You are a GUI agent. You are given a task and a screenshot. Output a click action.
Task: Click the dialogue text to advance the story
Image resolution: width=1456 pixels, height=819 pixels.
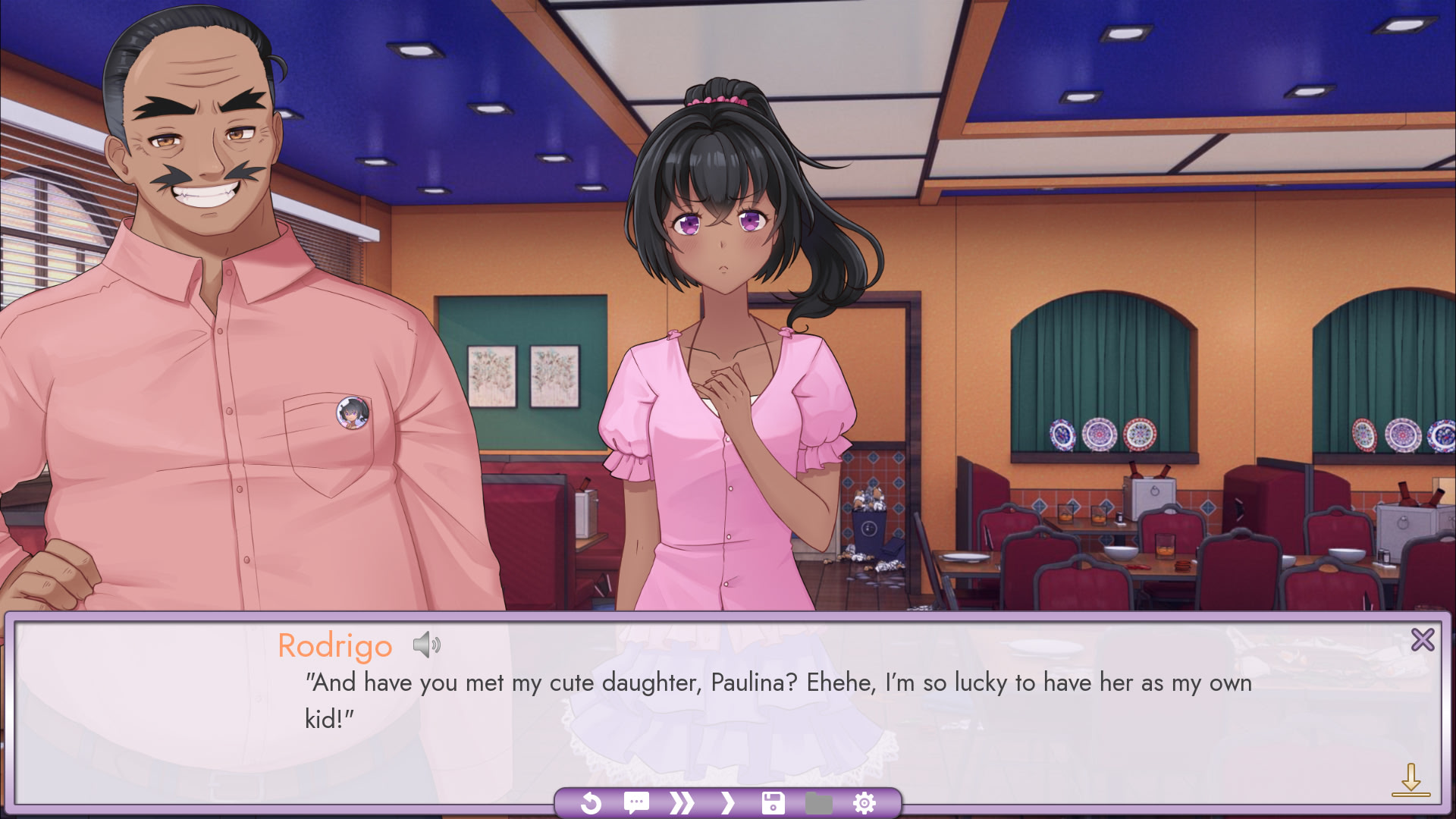[x=682, y=682]
